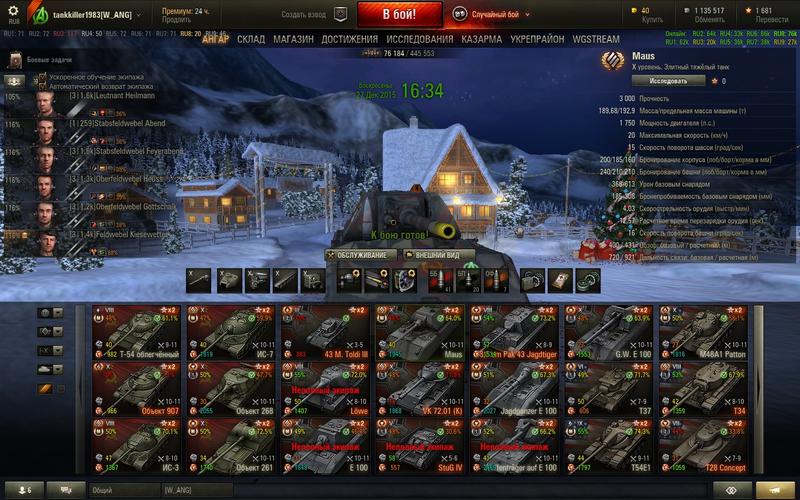This screenshot has height=500, width=800.
Task: Open the «Случайный бой» battle mode dropdown
Action: (x=499, y=15)
